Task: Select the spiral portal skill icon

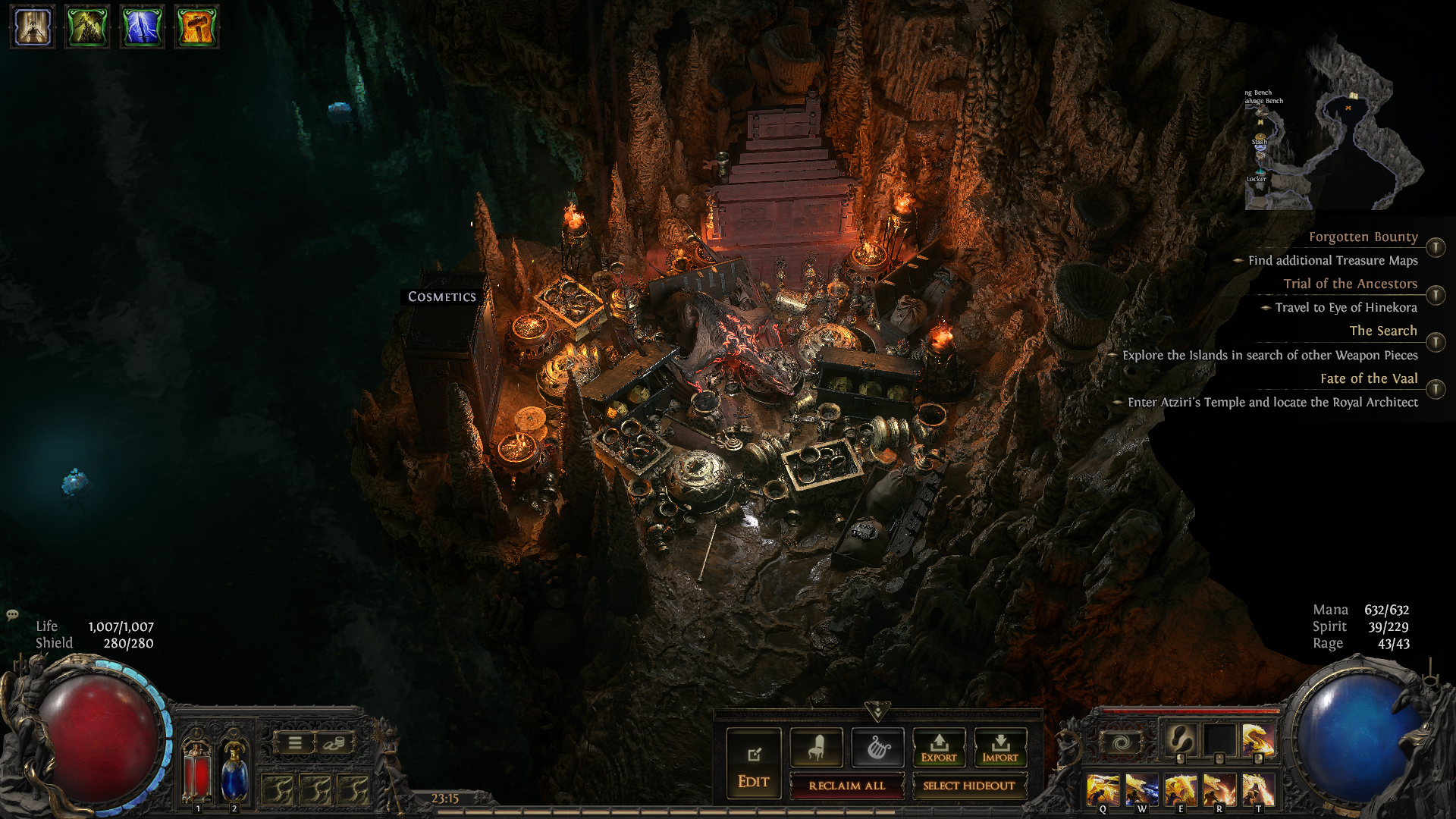Action: 1122,742
